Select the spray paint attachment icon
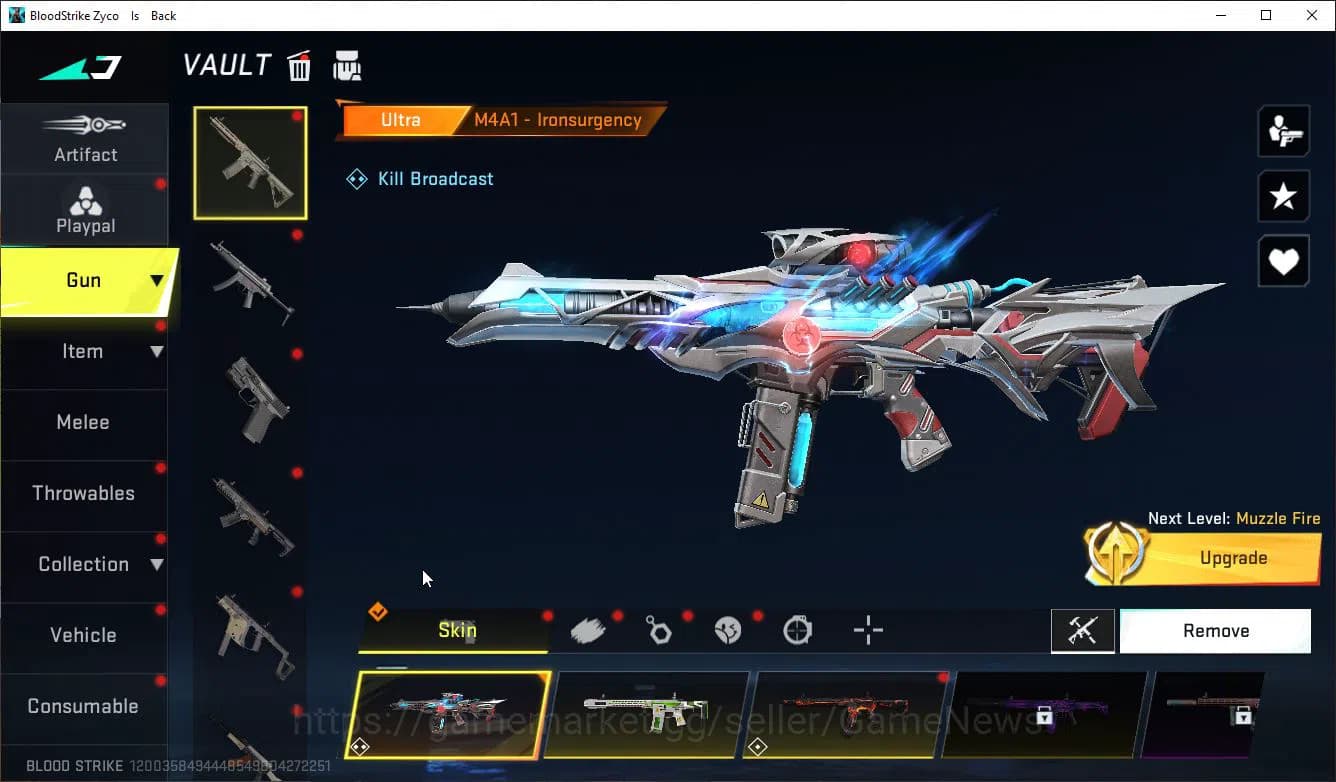Viewport: 1336px width, 782px height. pyautogui.click(x=588, y=630)
